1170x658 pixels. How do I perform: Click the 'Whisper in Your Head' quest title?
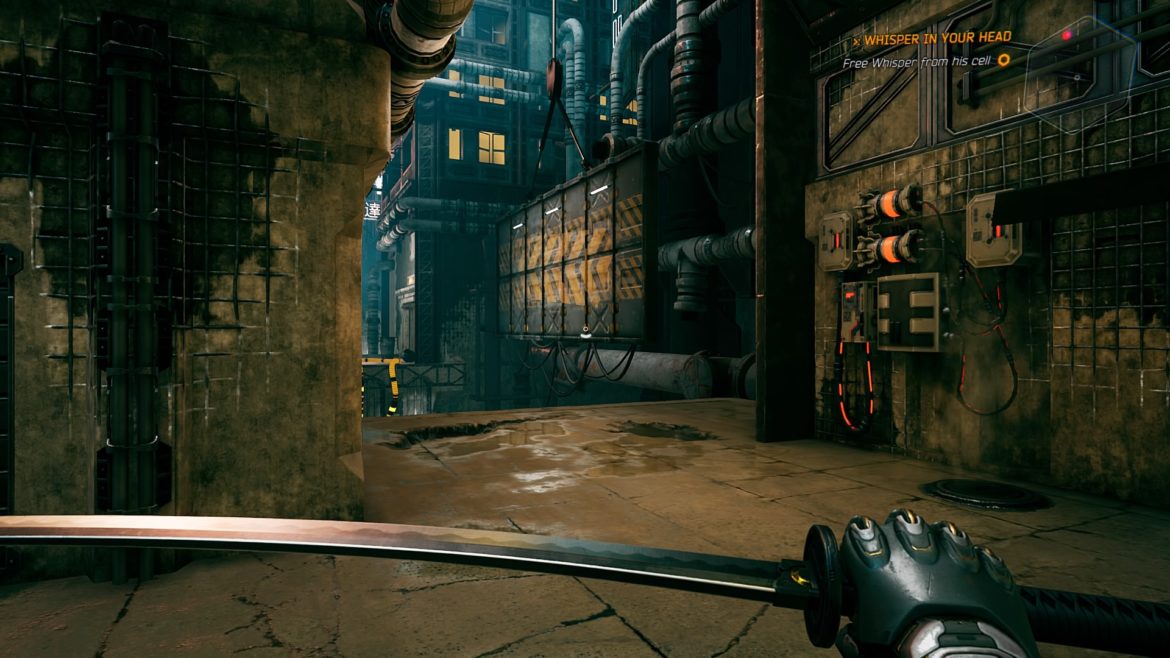(x=936, y=38)
